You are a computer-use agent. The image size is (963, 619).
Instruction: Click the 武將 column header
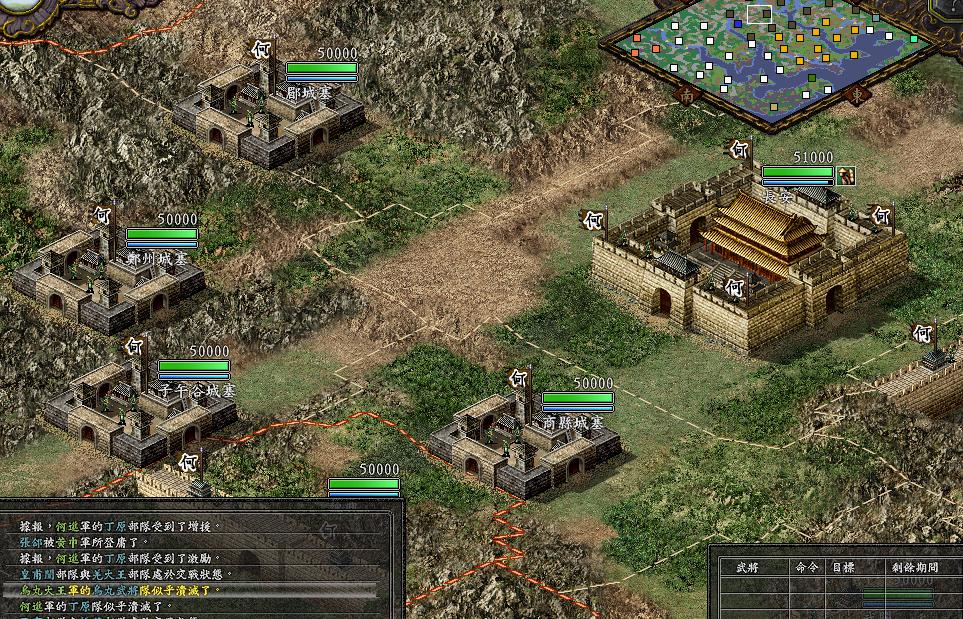click(x=748, y=567)
